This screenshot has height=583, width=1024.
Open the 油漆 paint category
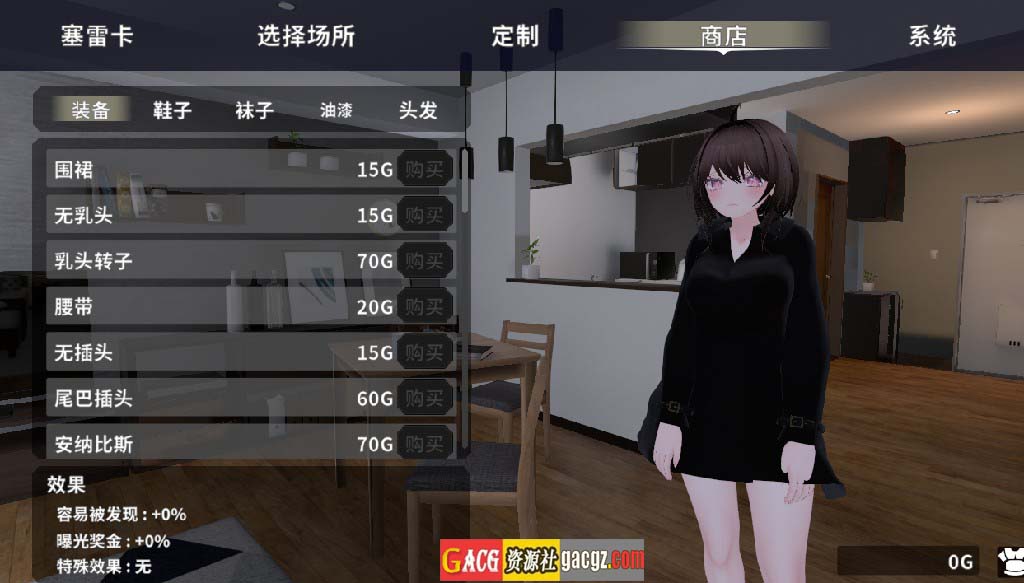pyautogui.click(x=336, y=109)
